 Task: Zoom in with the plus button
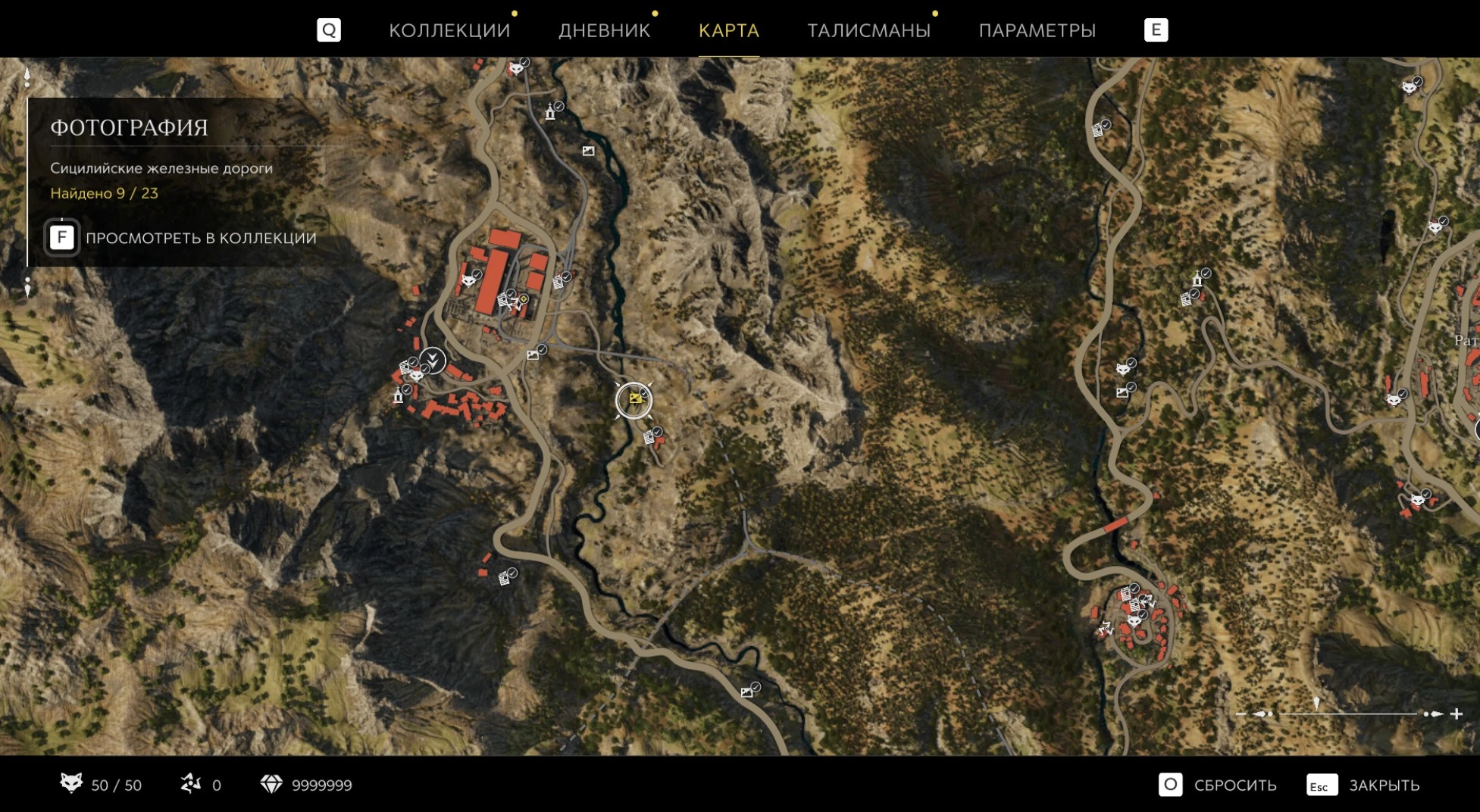1456,714
